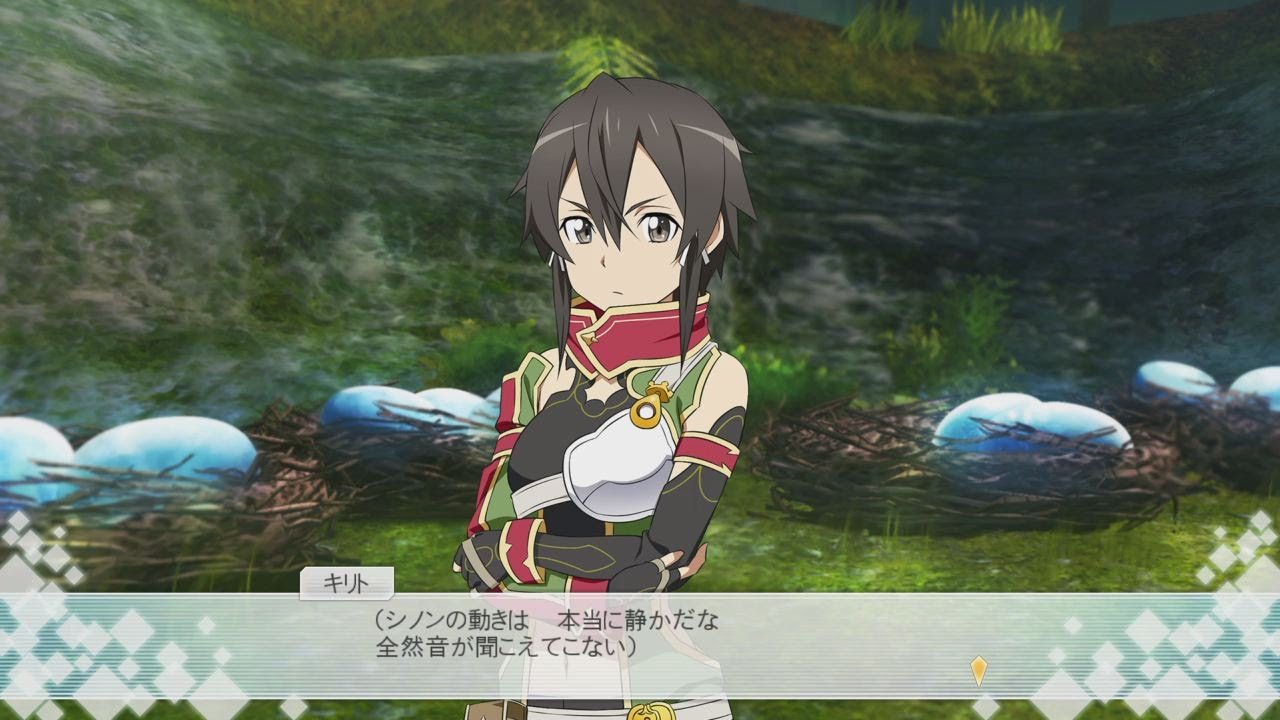Screen dimensions: 1280x720
Task: Advance the dialogue text box
Action: 640,640
